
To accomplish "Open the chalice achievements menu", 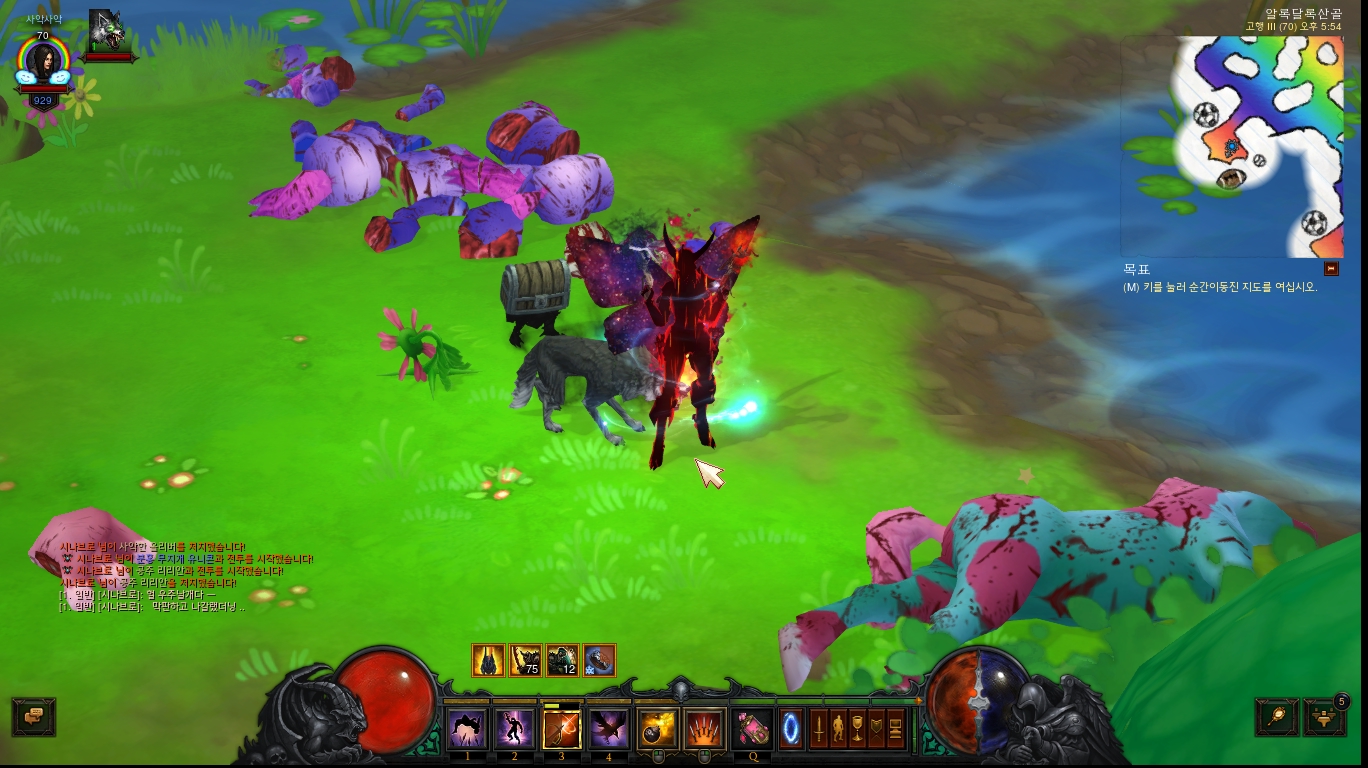I will 857,729.
